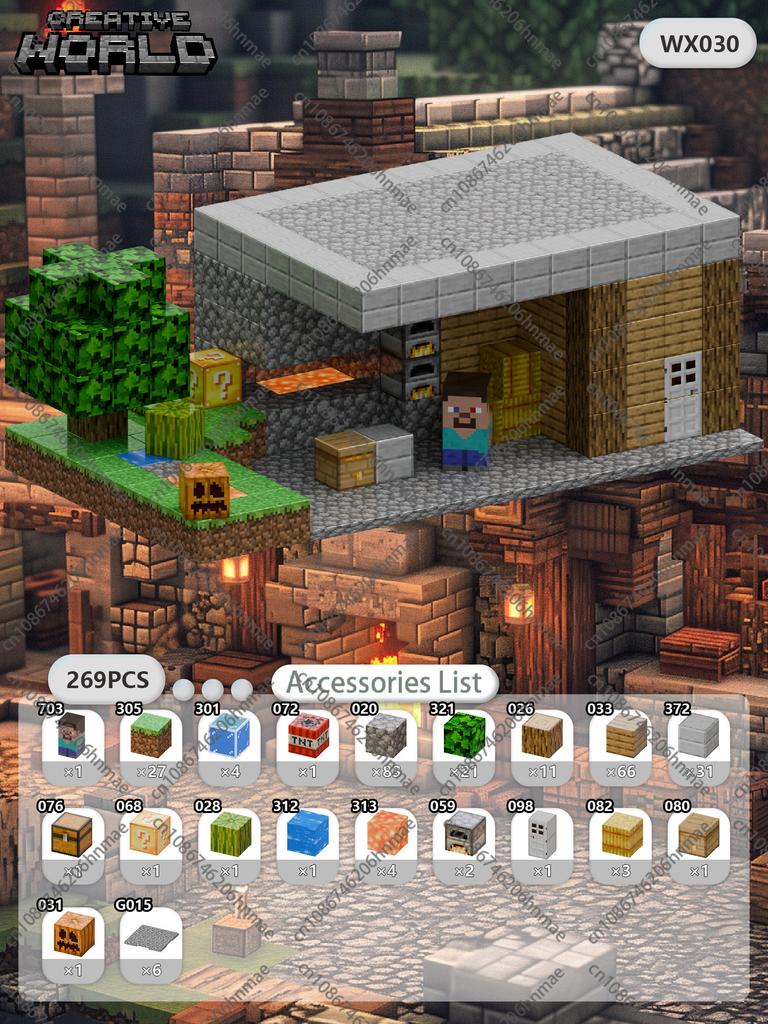Select the melon block tile 028

[228, 835]
